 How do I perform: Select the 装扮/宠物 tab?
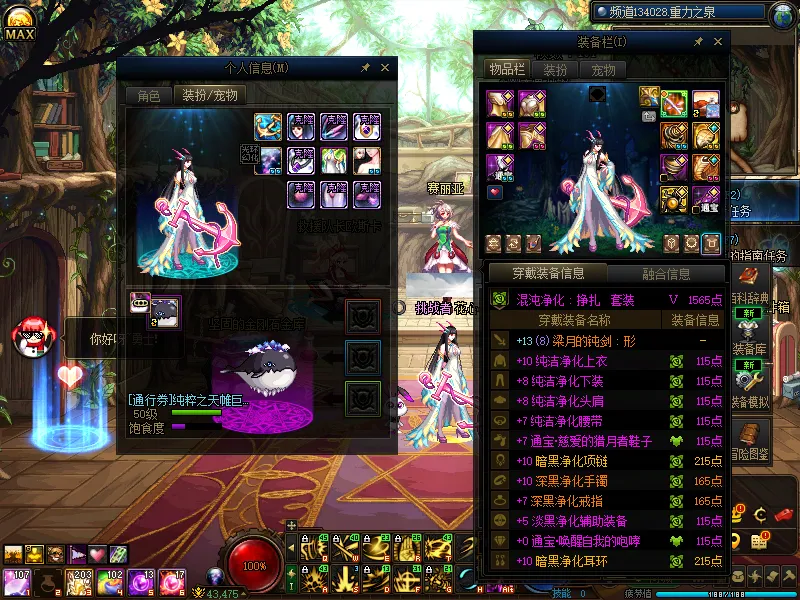coord(208,96)
